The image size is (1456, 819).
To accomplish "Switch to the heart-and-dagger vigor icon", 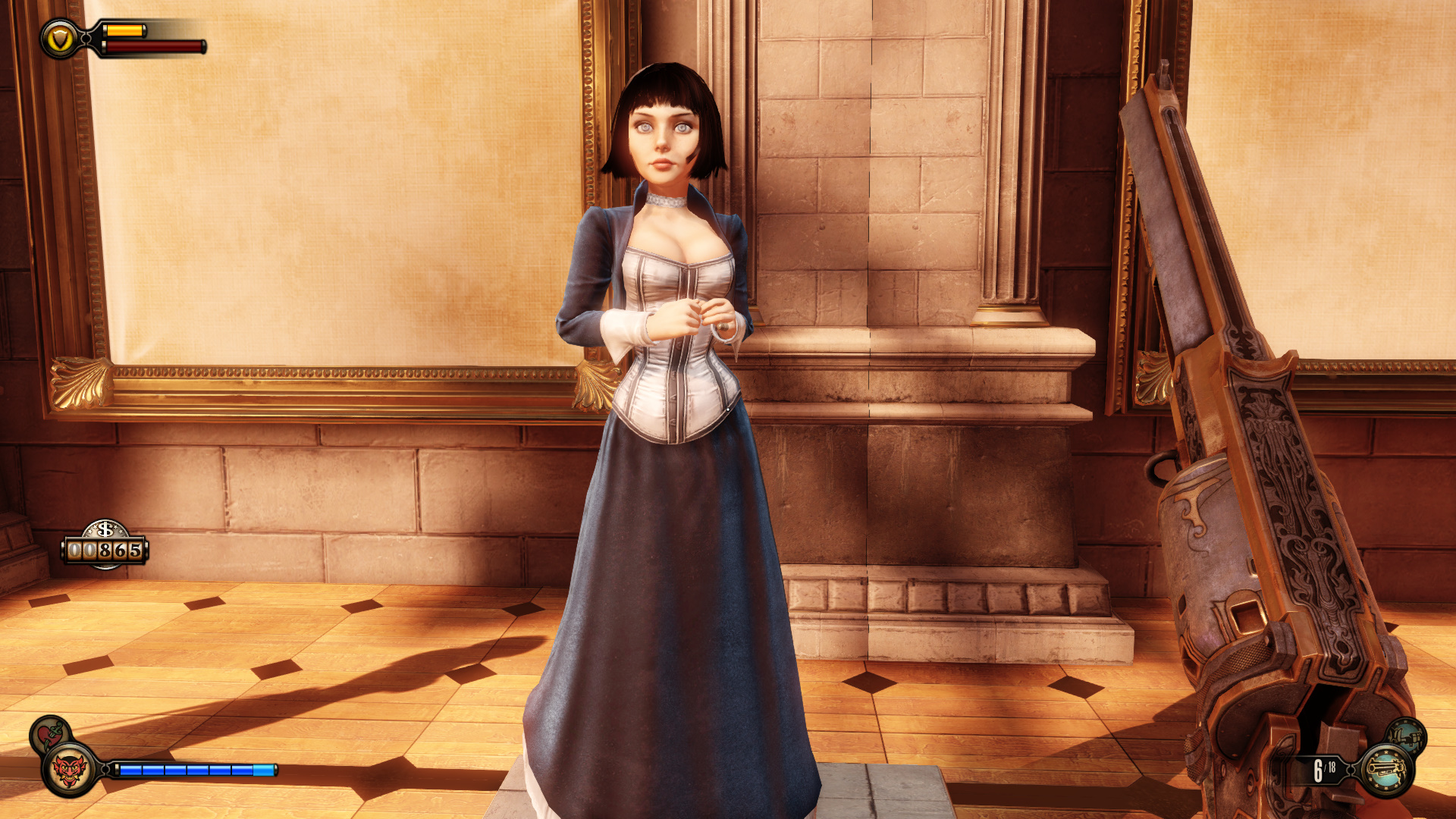I will pos(49,734).
